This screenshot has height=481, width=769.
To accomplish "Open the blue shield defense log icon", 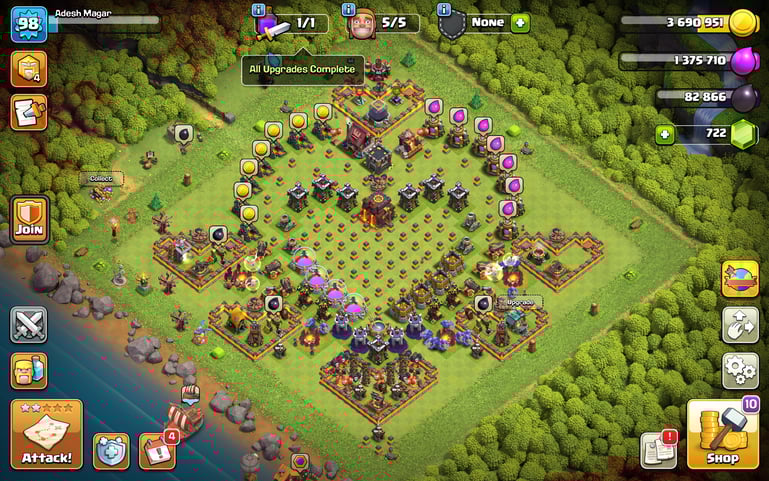I will (x=111, y=451).
